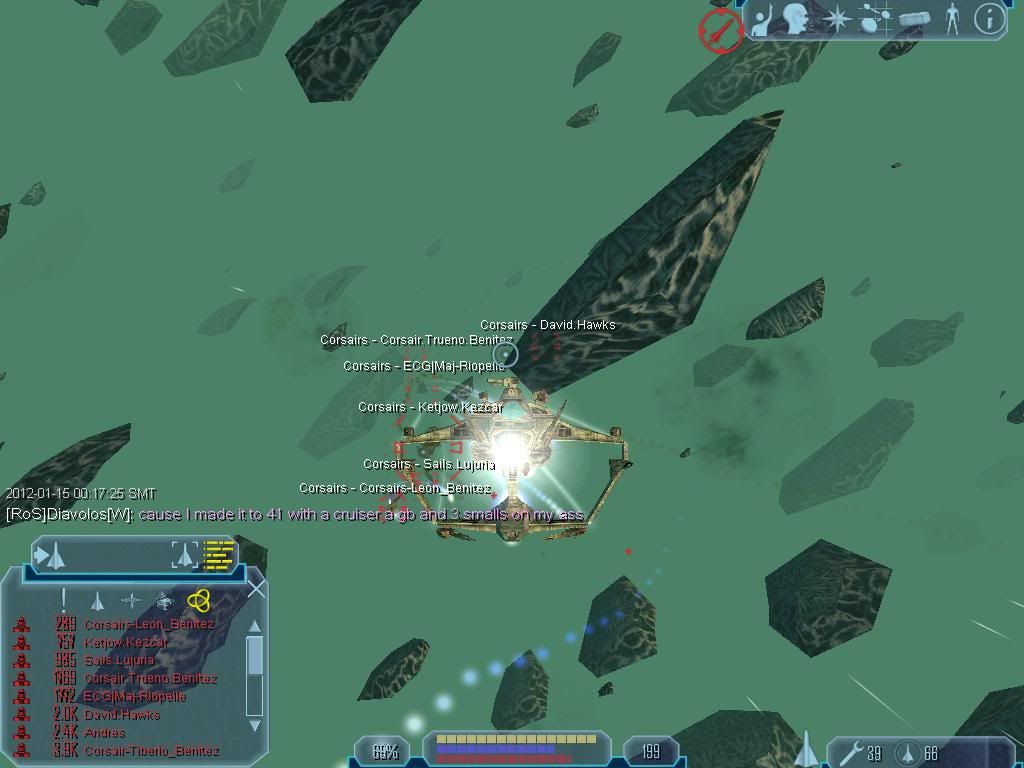Target David.Hawks in the contact list
The width and height of the screenshot is (1024, 768).
click(122, 714)
